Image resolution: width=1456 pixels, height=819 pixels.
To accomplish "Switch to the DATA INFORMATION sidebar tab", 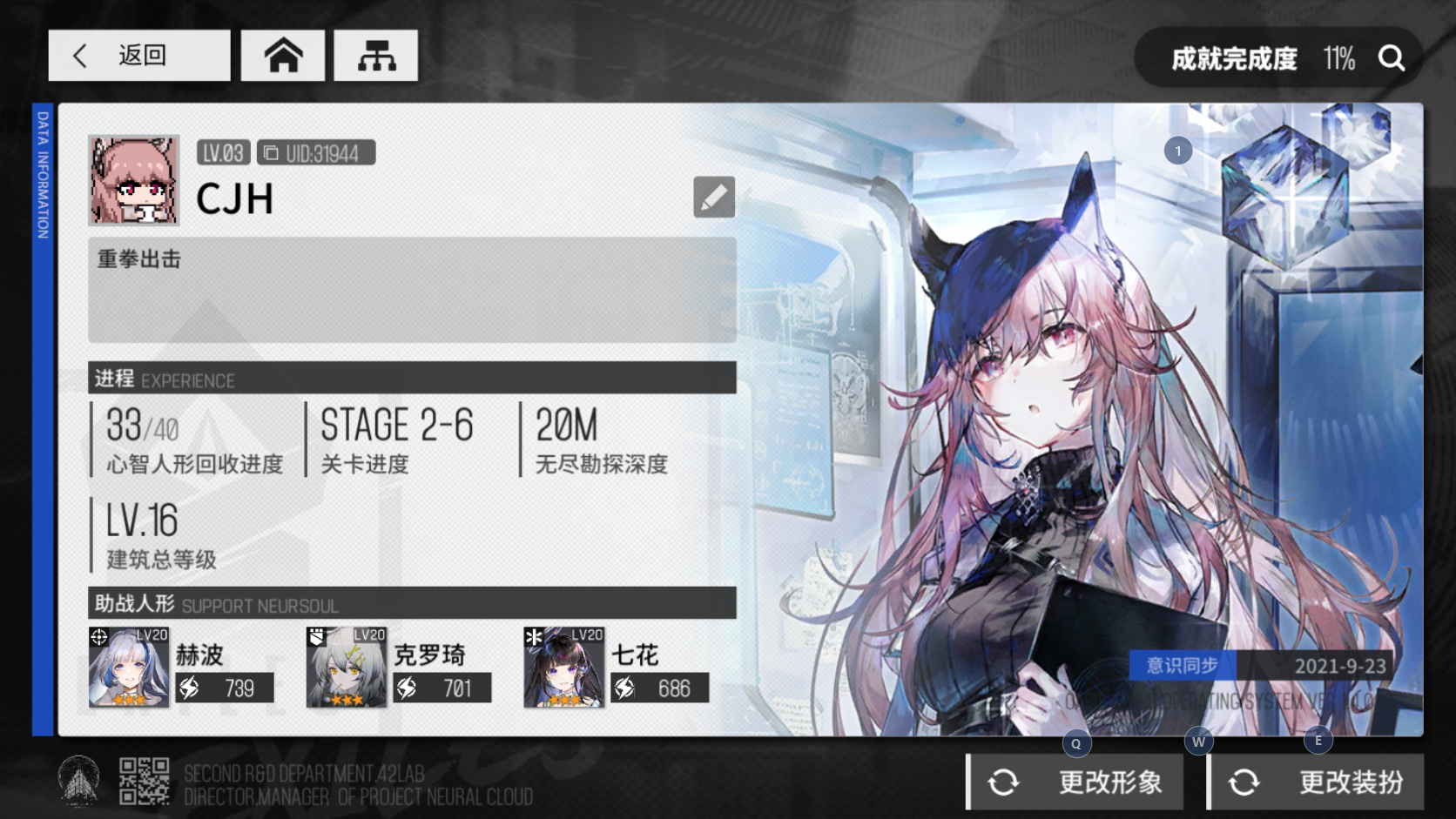I will pos(41,174).
